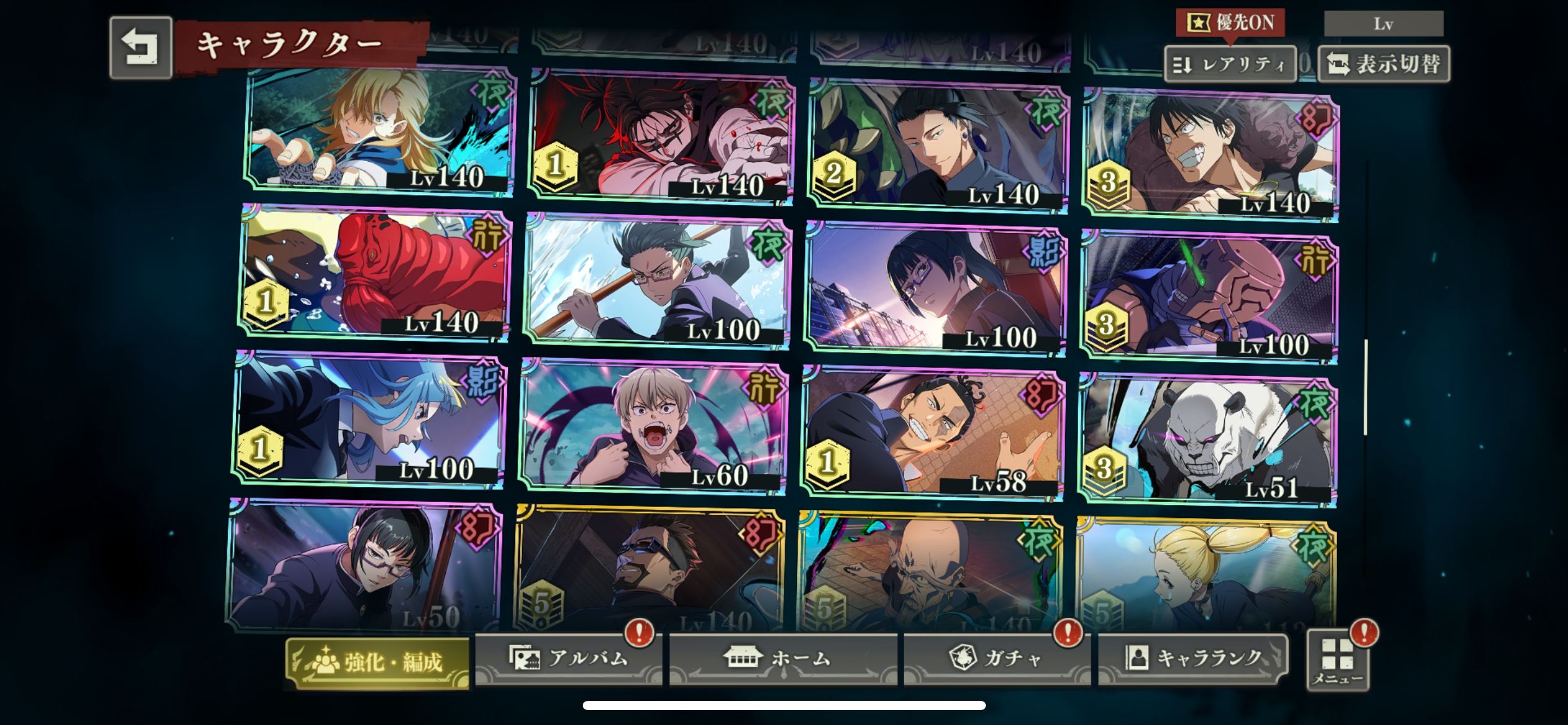Select the Lv58 grinning fighter card
Viewport: 1568px width, 725px height.
pyautogui.click(x=932, y=433)
